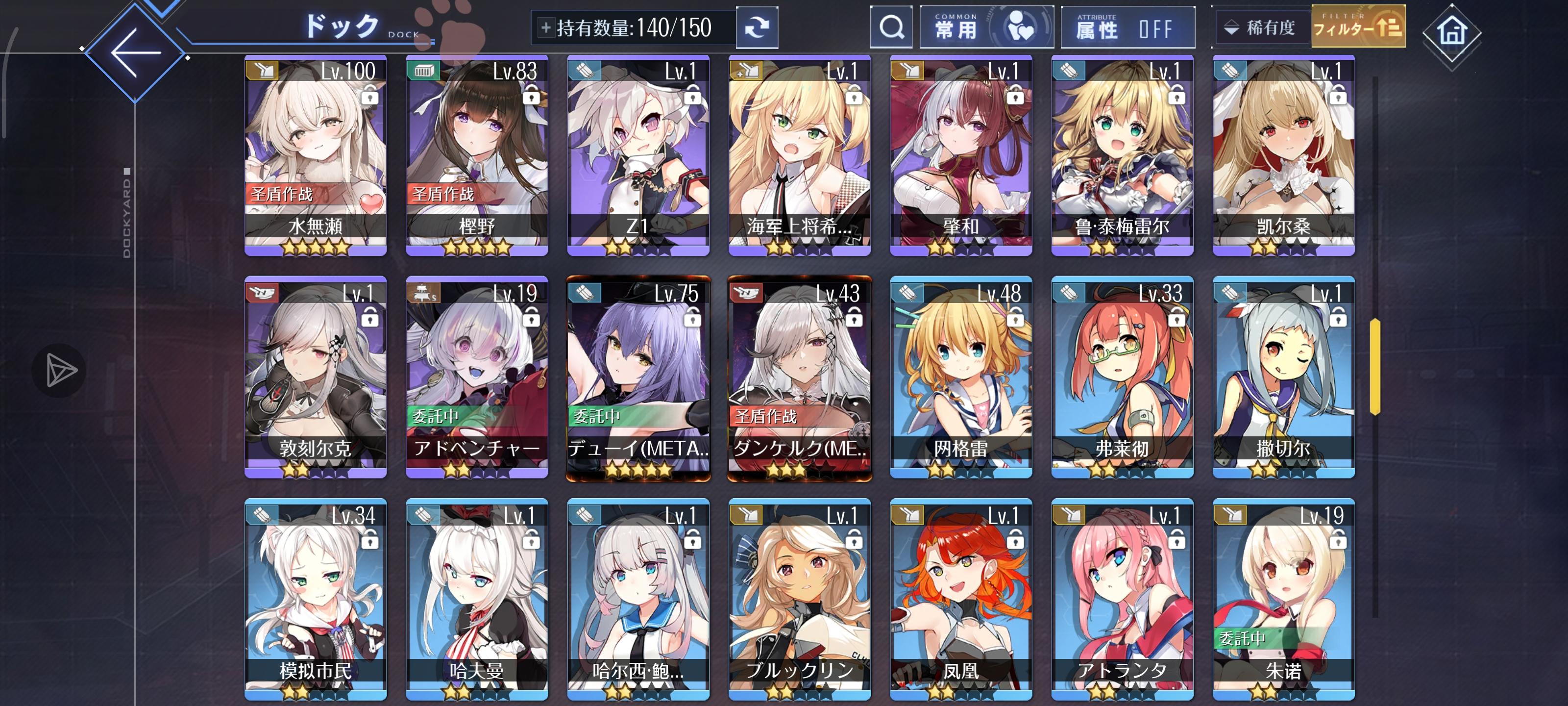Tap the search magnifier icon
Viewport: 1568px width, 706px height.
(891, 27)
